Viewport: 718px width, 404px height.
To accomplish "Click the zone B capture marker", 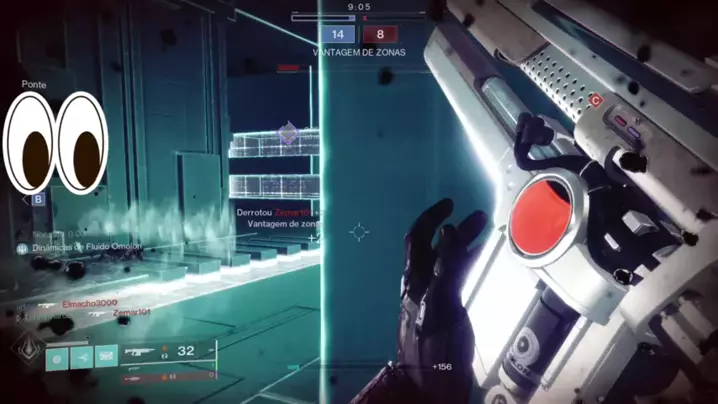I will [x=39, y=199].
